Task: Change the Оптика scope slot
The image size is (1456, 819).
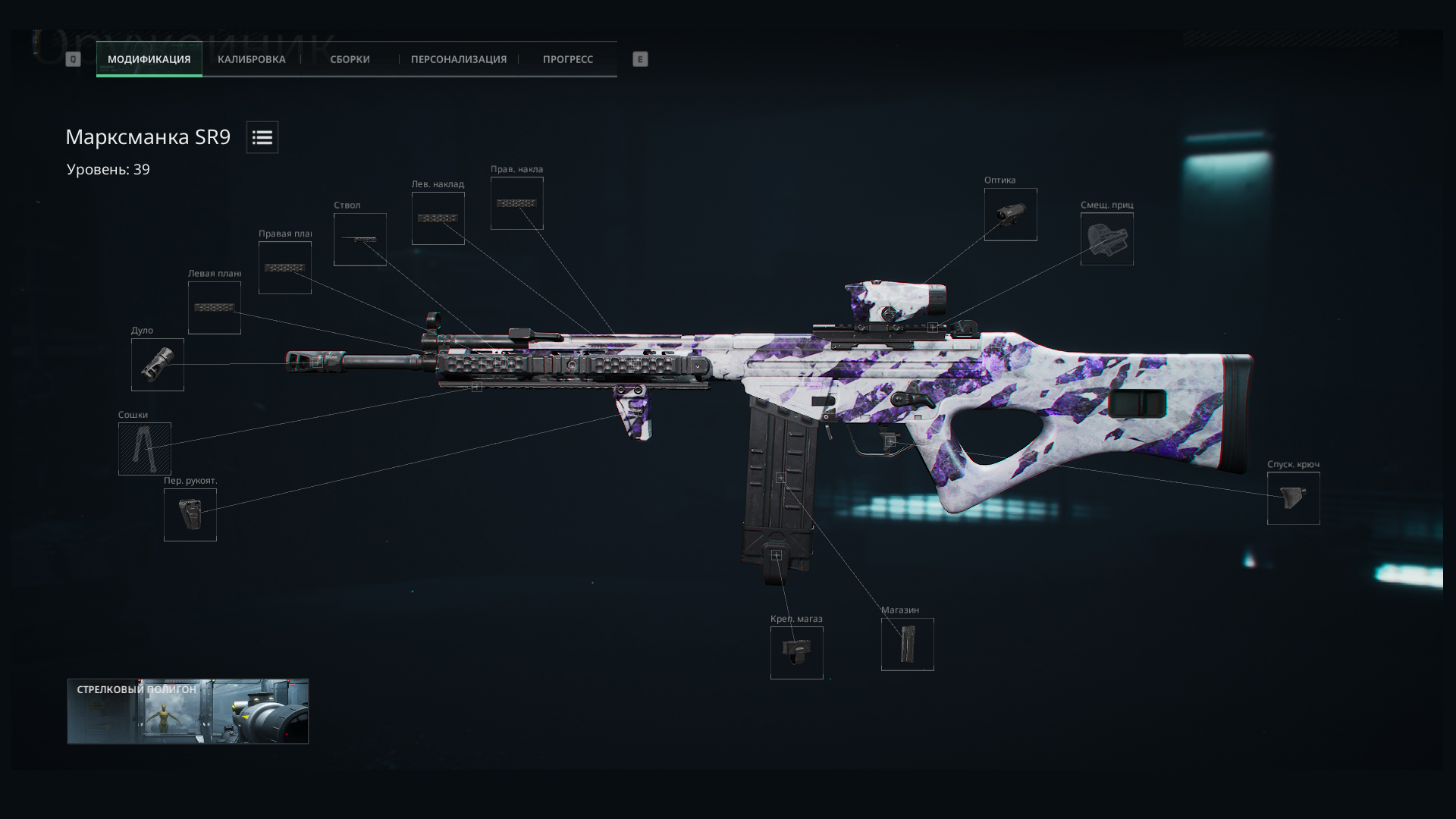Action: (1011, 215)
